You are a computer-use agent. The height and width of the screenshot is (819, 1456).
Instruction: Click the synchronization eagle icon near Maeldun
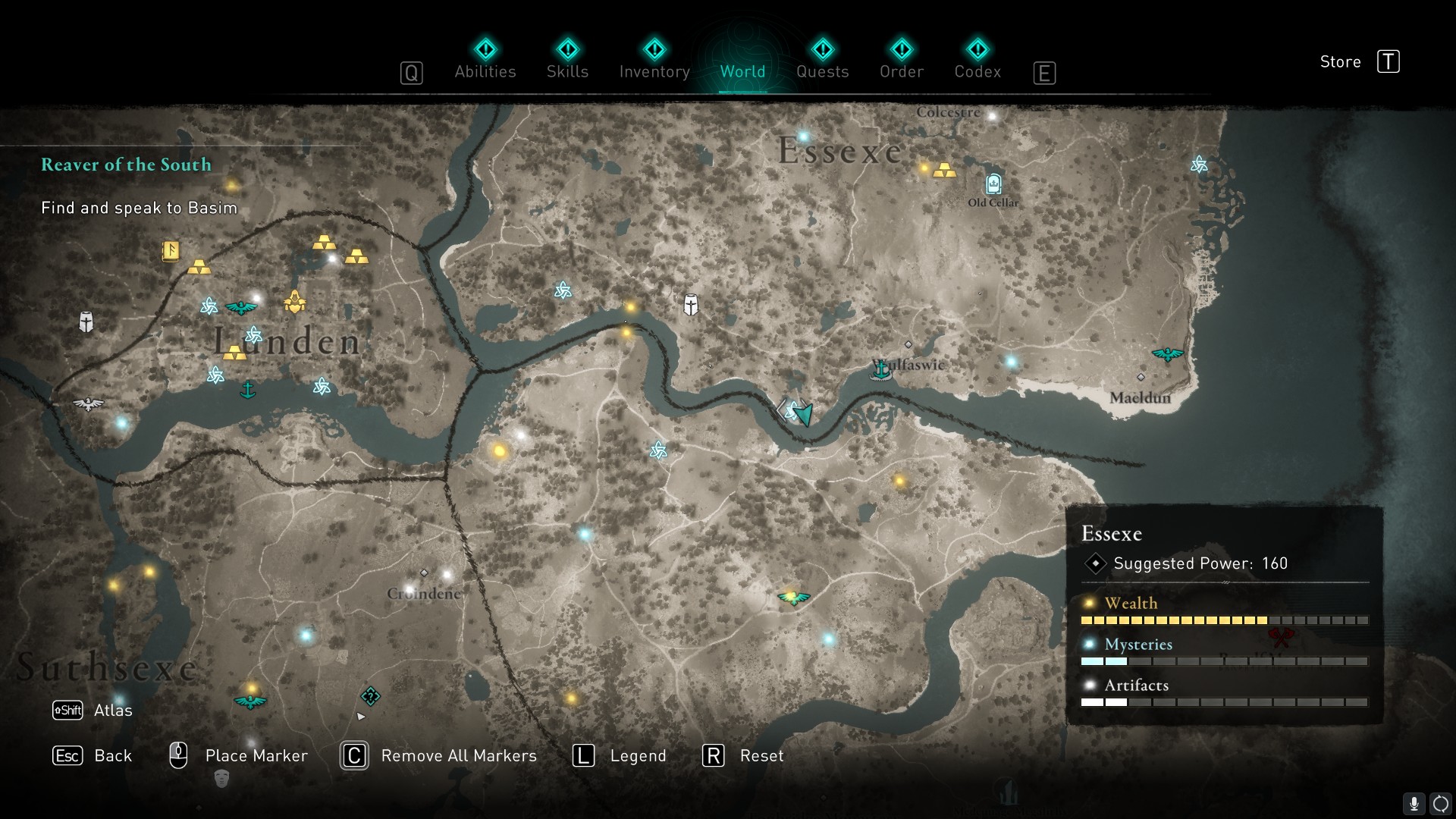[1167, 354]
